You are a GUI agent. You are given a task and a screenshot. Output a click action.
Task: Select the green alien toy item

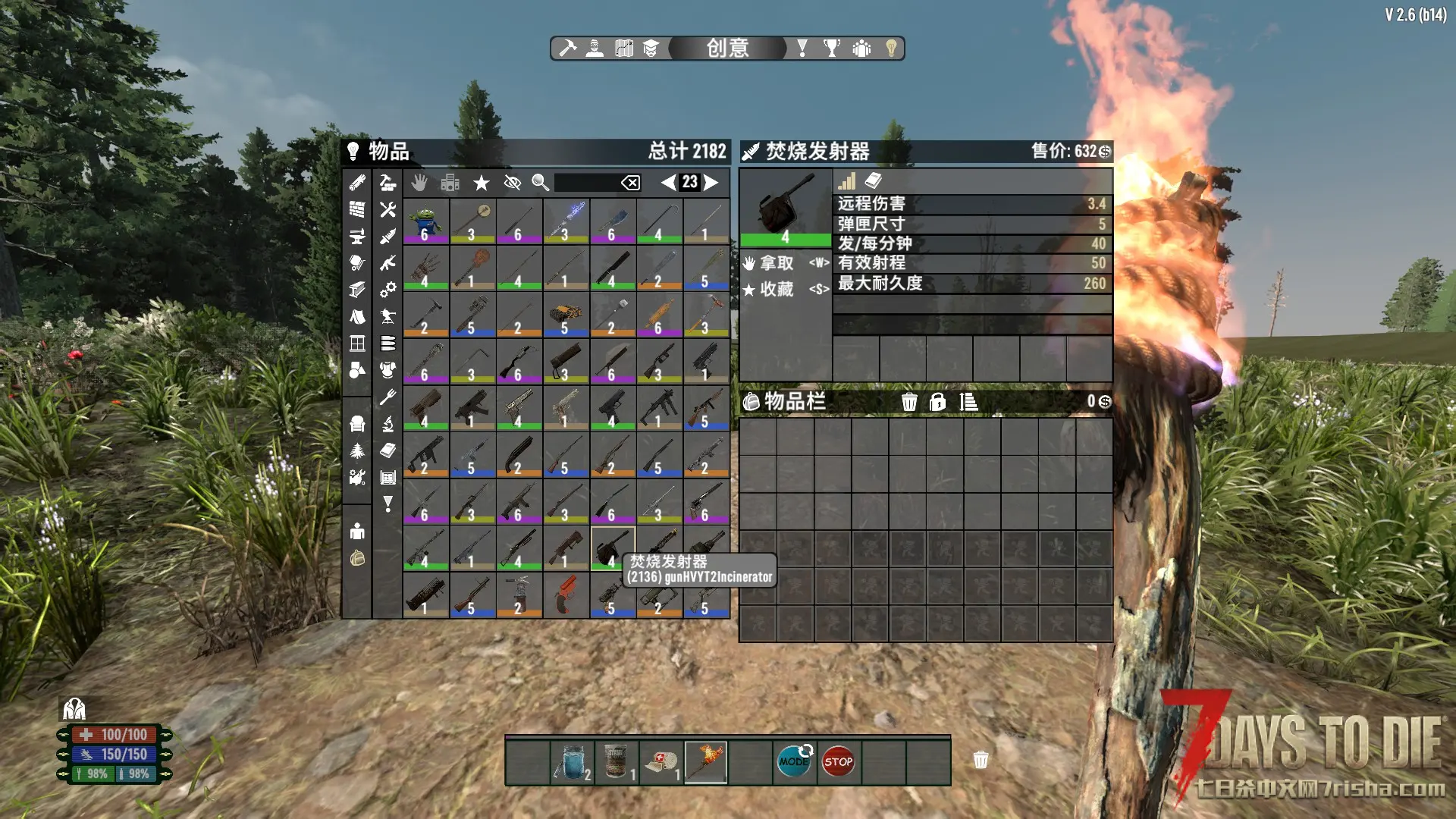point(425,221)
